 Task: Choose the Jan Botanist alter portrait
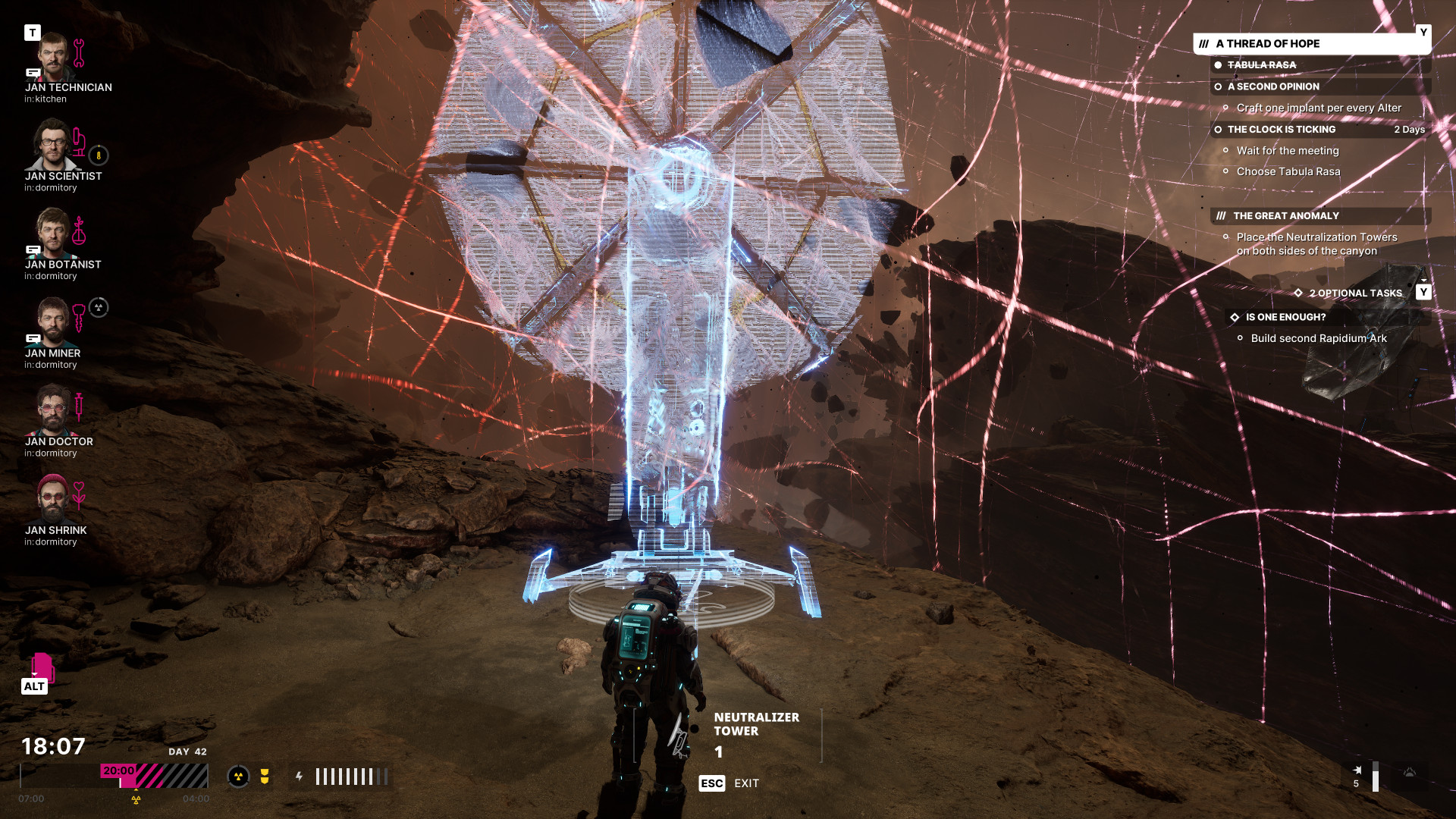click(52, 234)
